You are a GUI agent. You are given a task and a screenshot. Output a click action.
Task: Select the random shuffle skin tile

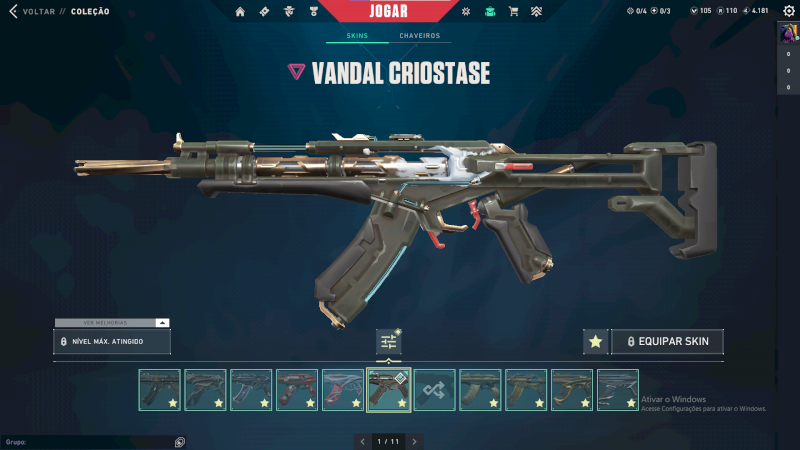[435, 390]
